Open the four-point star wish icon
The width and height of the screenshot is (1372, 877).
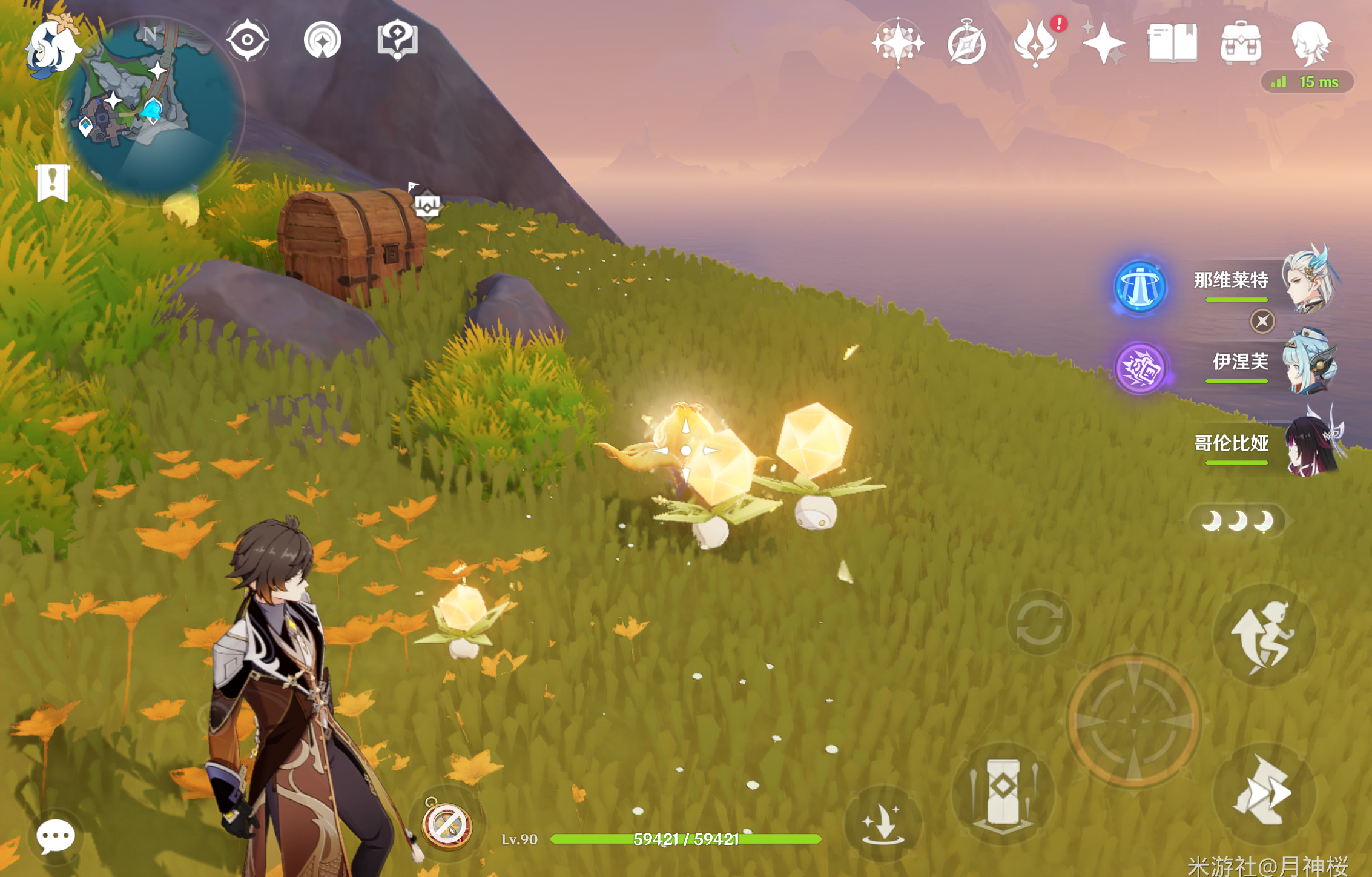pyautogui.click(x=897, y=42)
